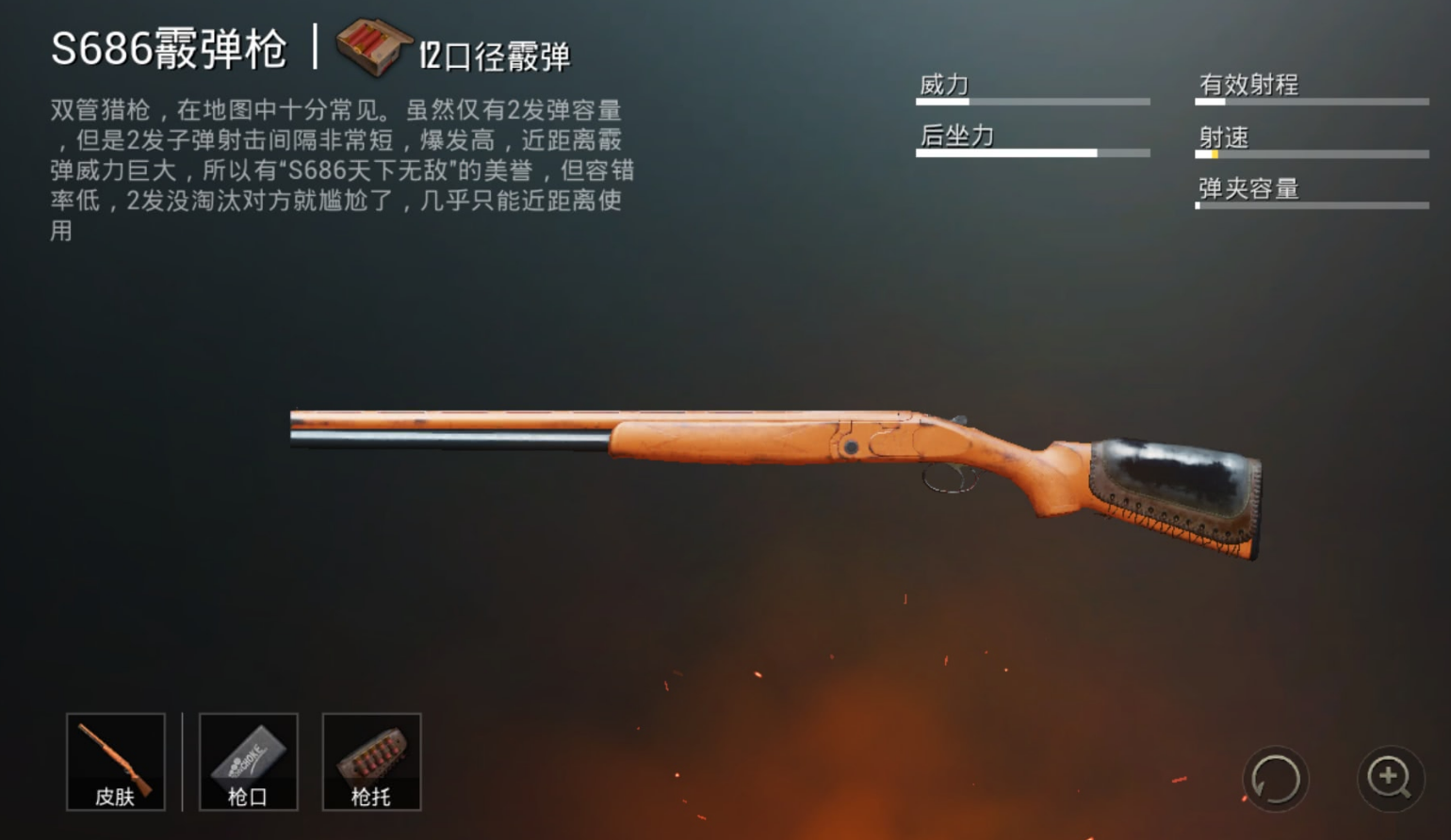Viewport: 1451px width, 840px height.
Task: Open the 枪托 (stock) attachment slot
Action: pos(371,761)
